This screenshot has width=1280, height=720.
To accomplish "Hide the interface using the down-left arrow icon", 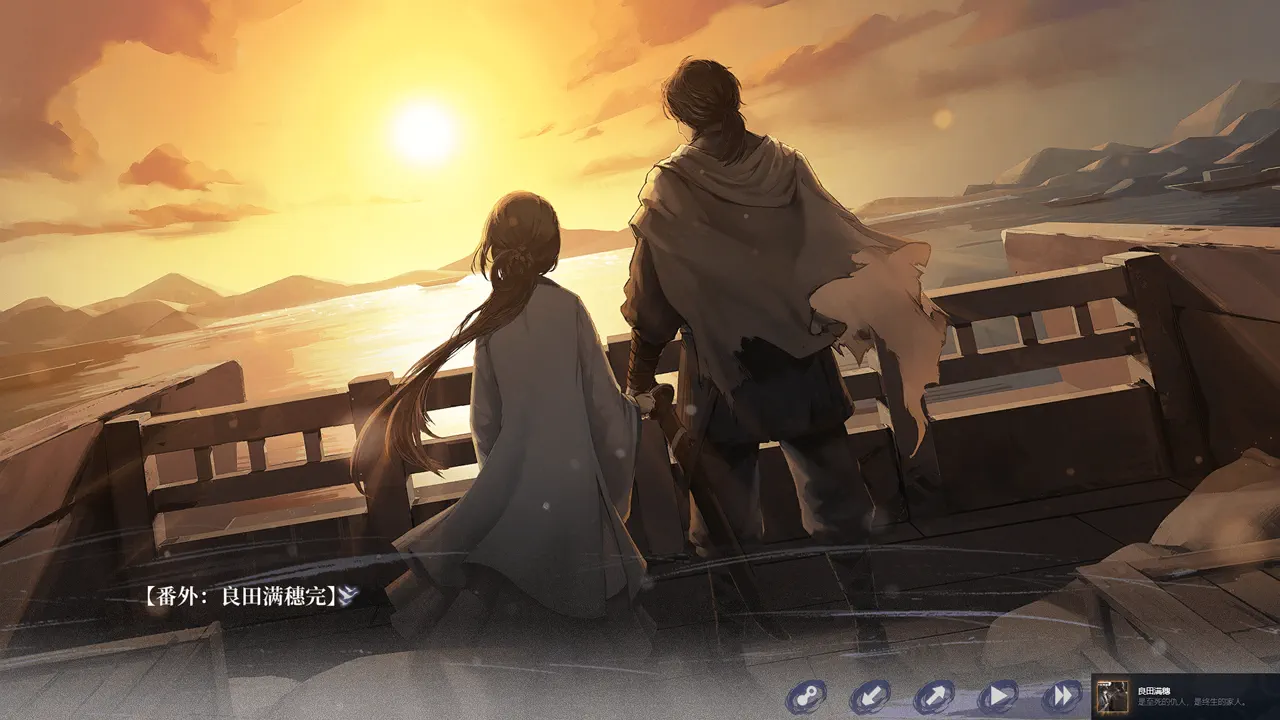I will click(x=872, y=696).
